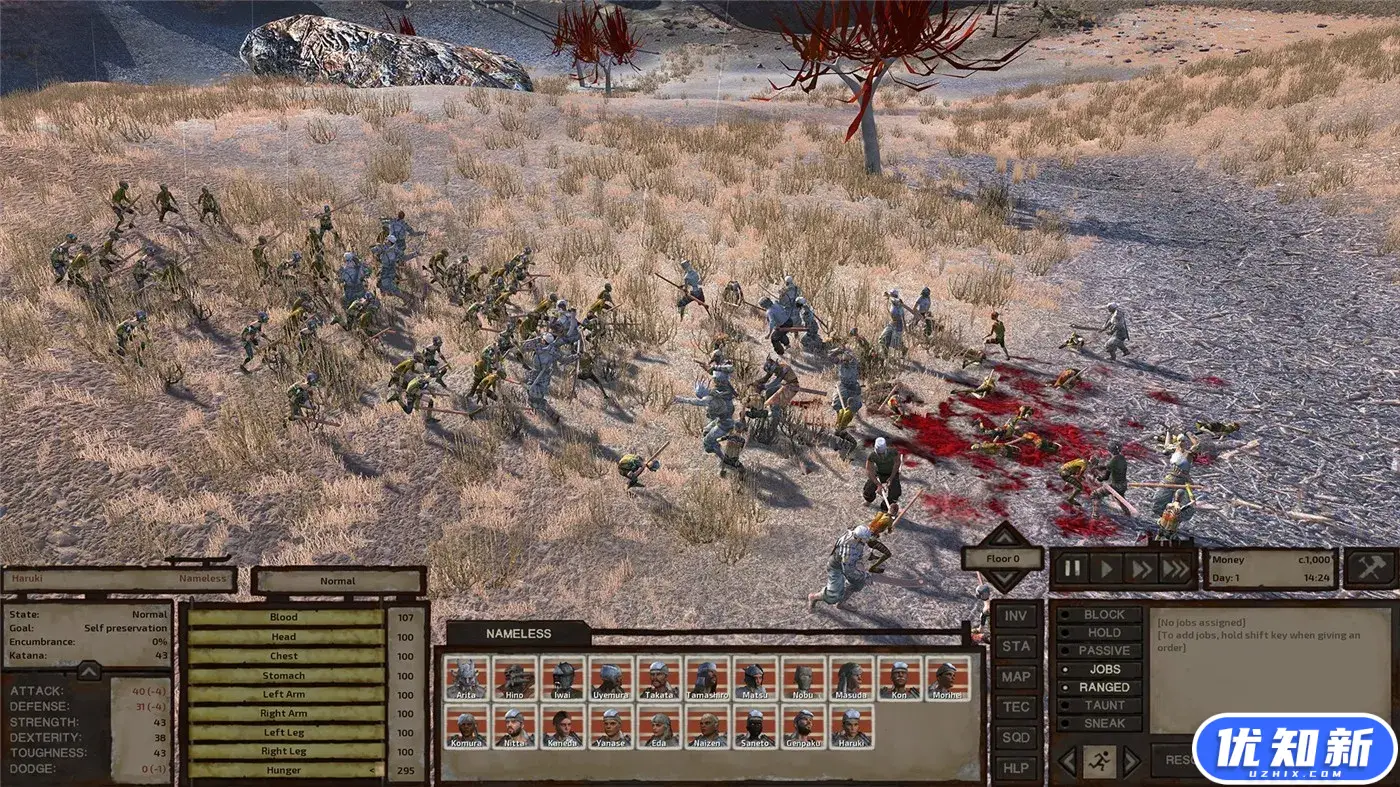1400x787 pixels.
Task: Open the build menu hammer icon
Action: click(x=1370, y=567)
